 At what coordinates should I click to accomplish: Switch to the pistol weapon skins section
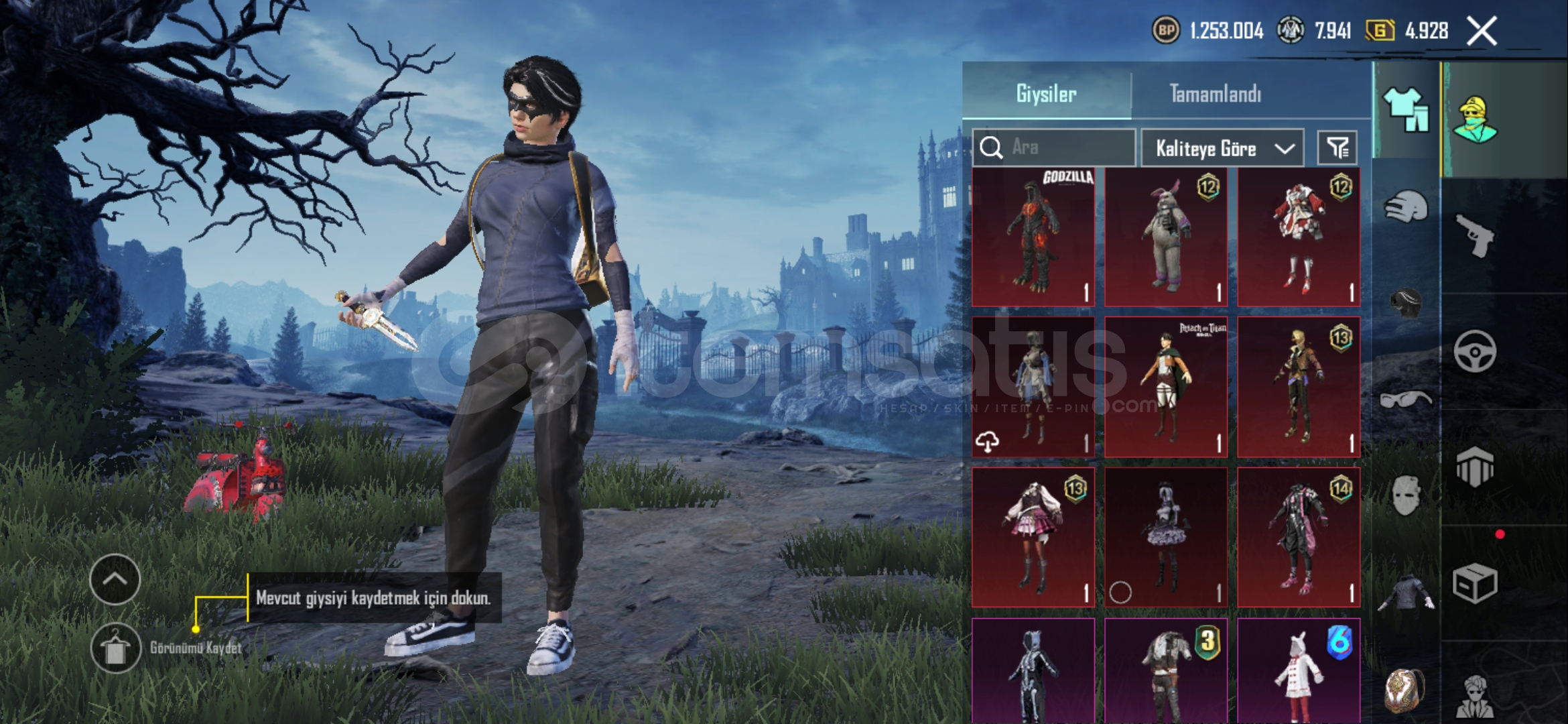pos(1476,235)
